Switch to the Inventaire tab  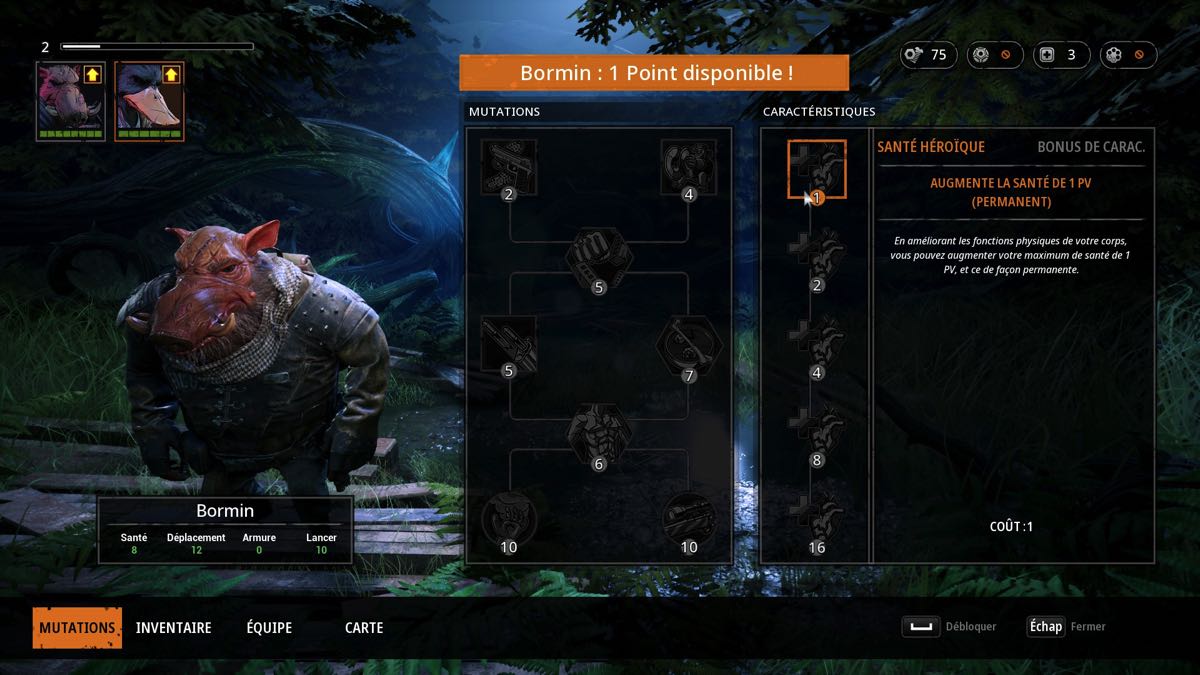click(173, 628)
